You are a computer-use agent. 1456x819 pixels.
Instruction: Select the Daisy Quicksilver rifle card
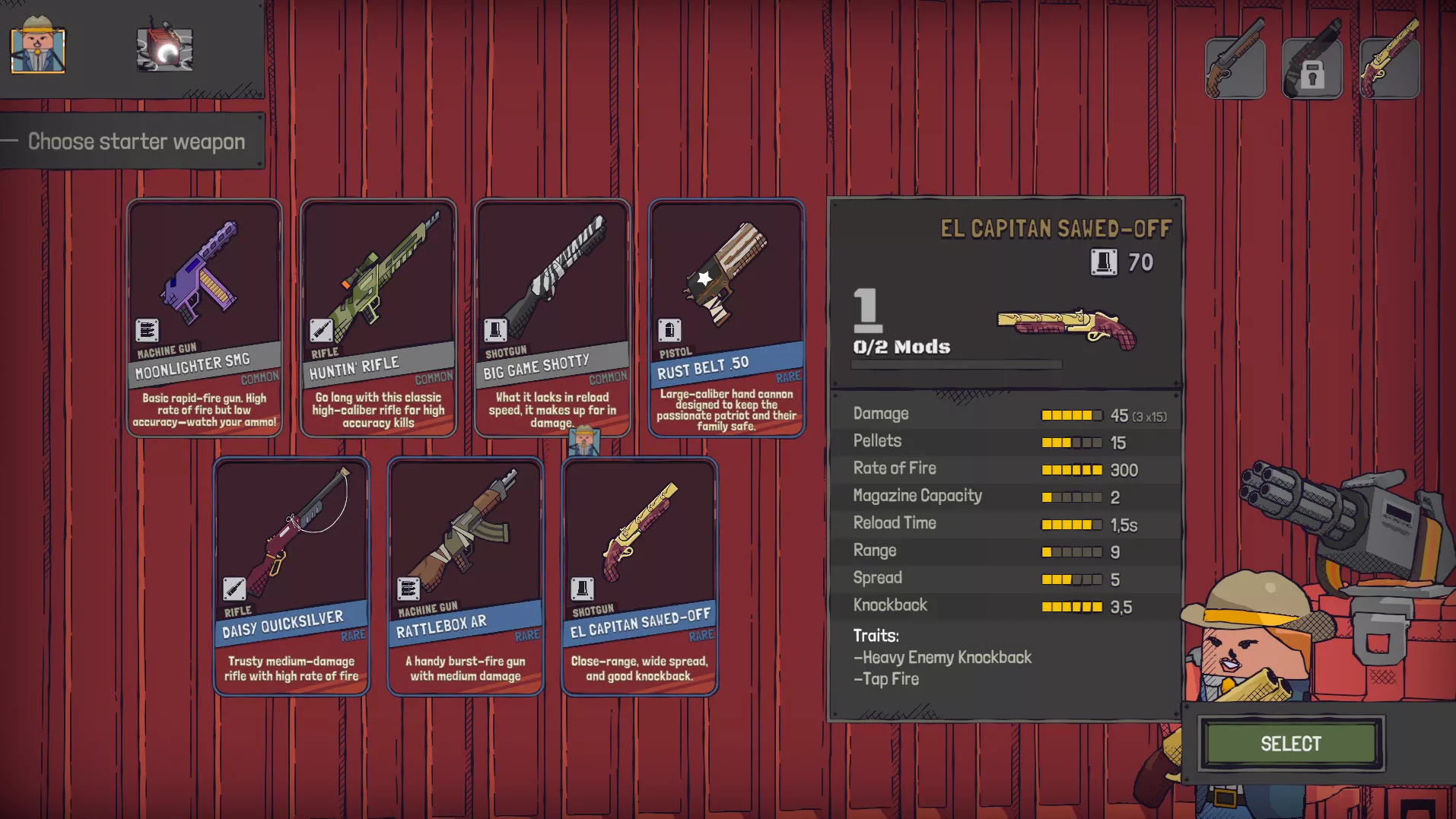pos(291,576)
